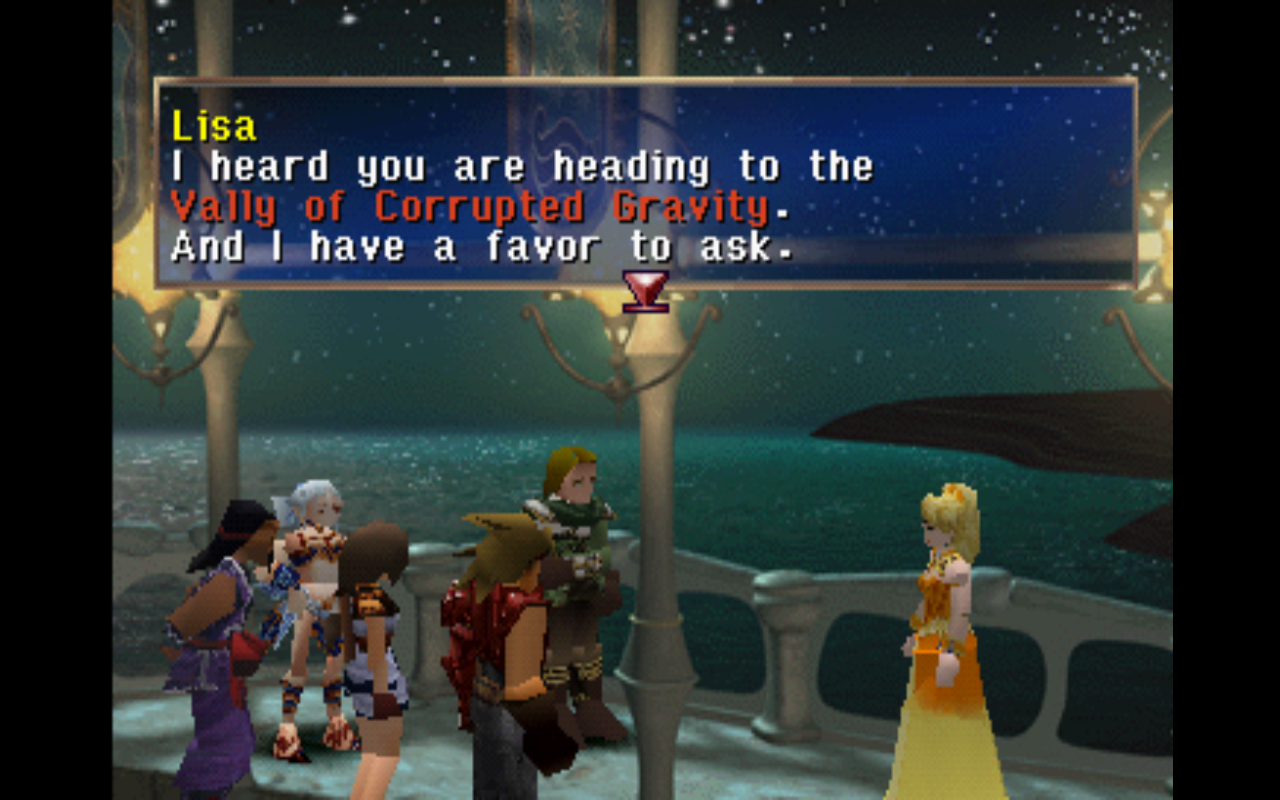Click the red dialogue continue arrow
1280x800 pixels.
click(645, 290)
